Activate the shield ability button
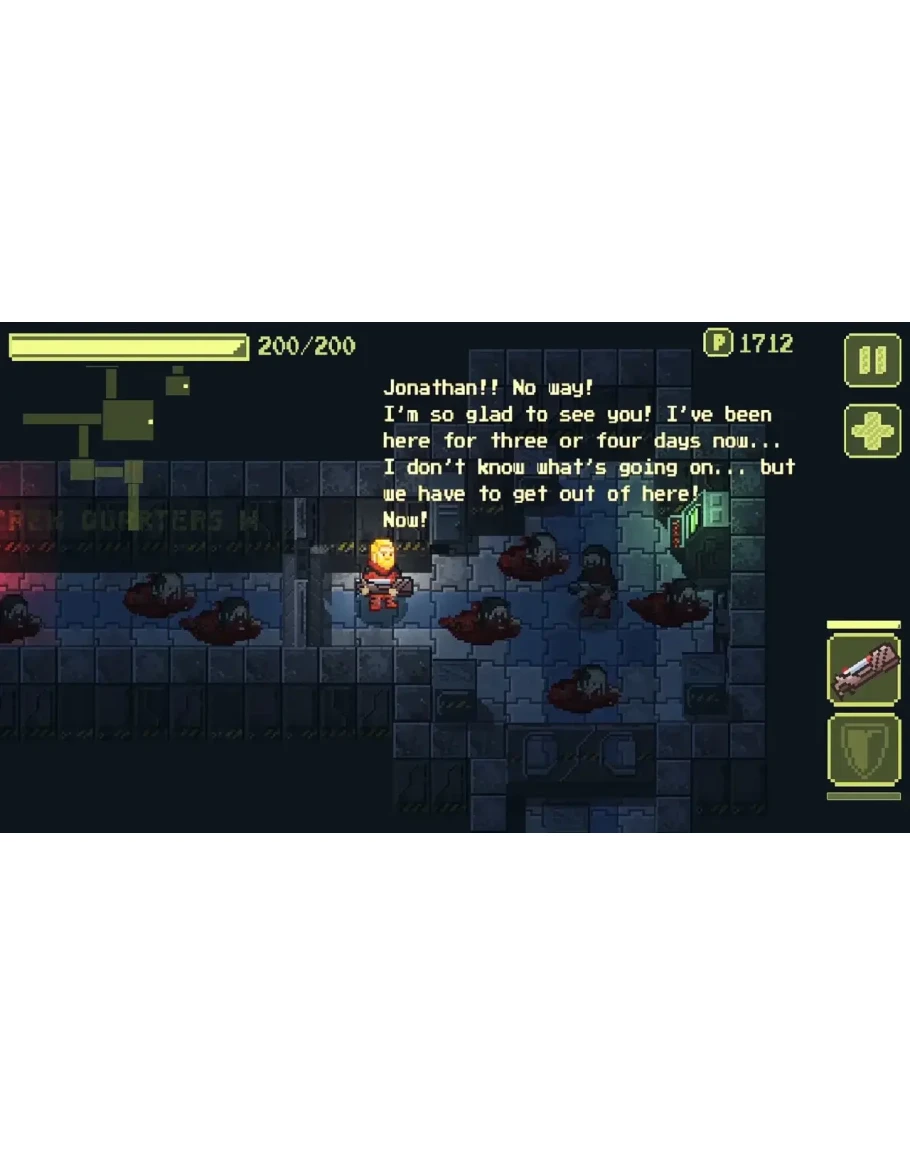 pos(864,751)
